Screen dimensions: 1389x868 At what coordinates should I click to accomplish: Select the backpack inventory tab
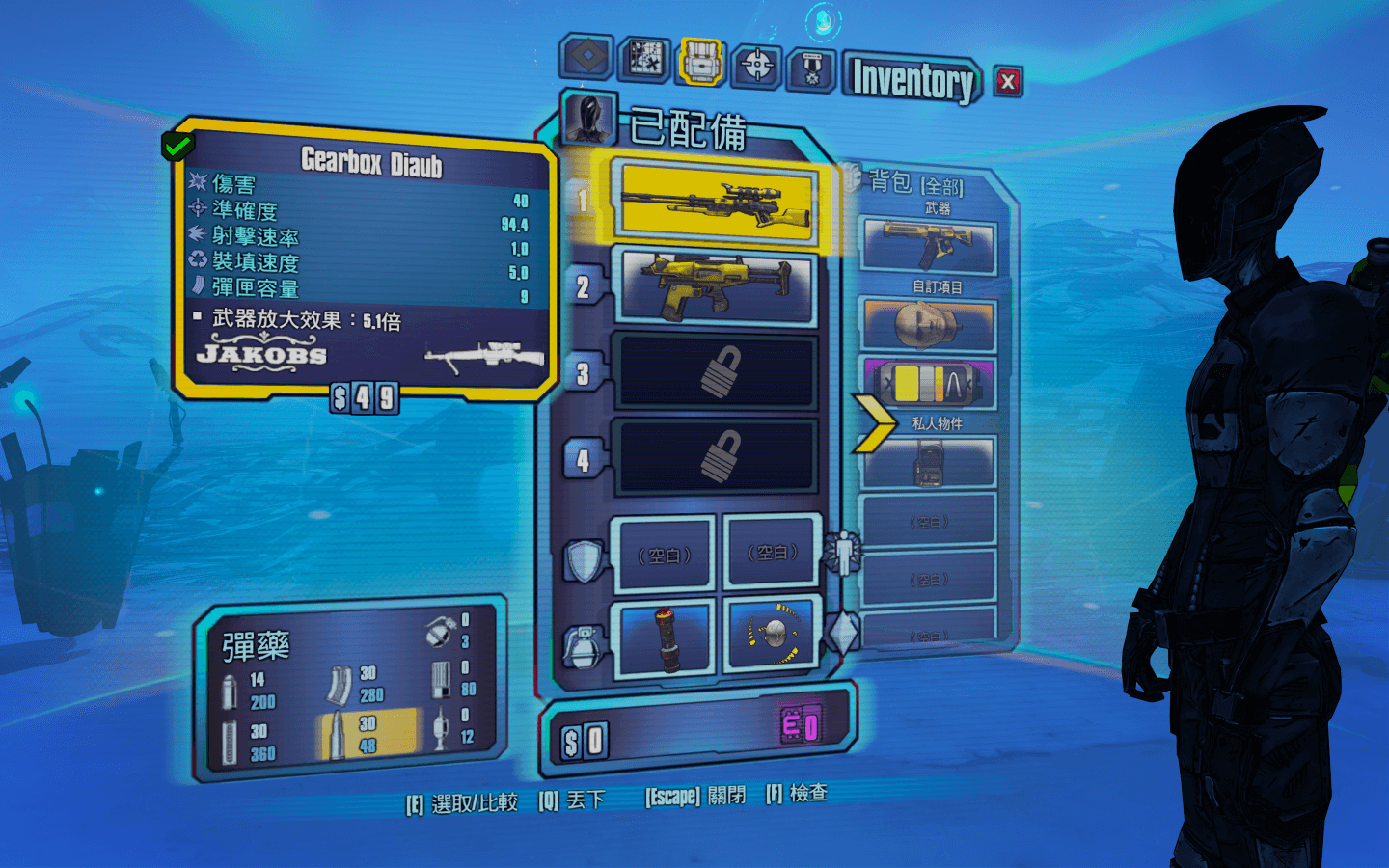point(701,62)
